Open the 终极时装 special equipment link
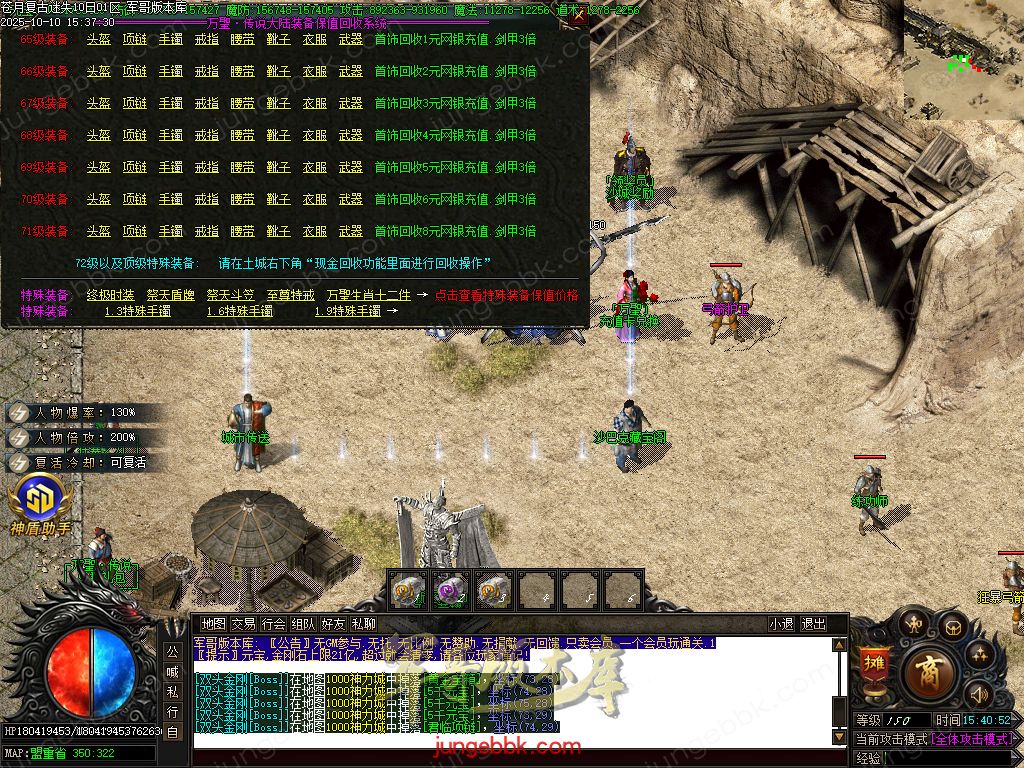The height and width of the screenshot is (768, 1024). 110,295
